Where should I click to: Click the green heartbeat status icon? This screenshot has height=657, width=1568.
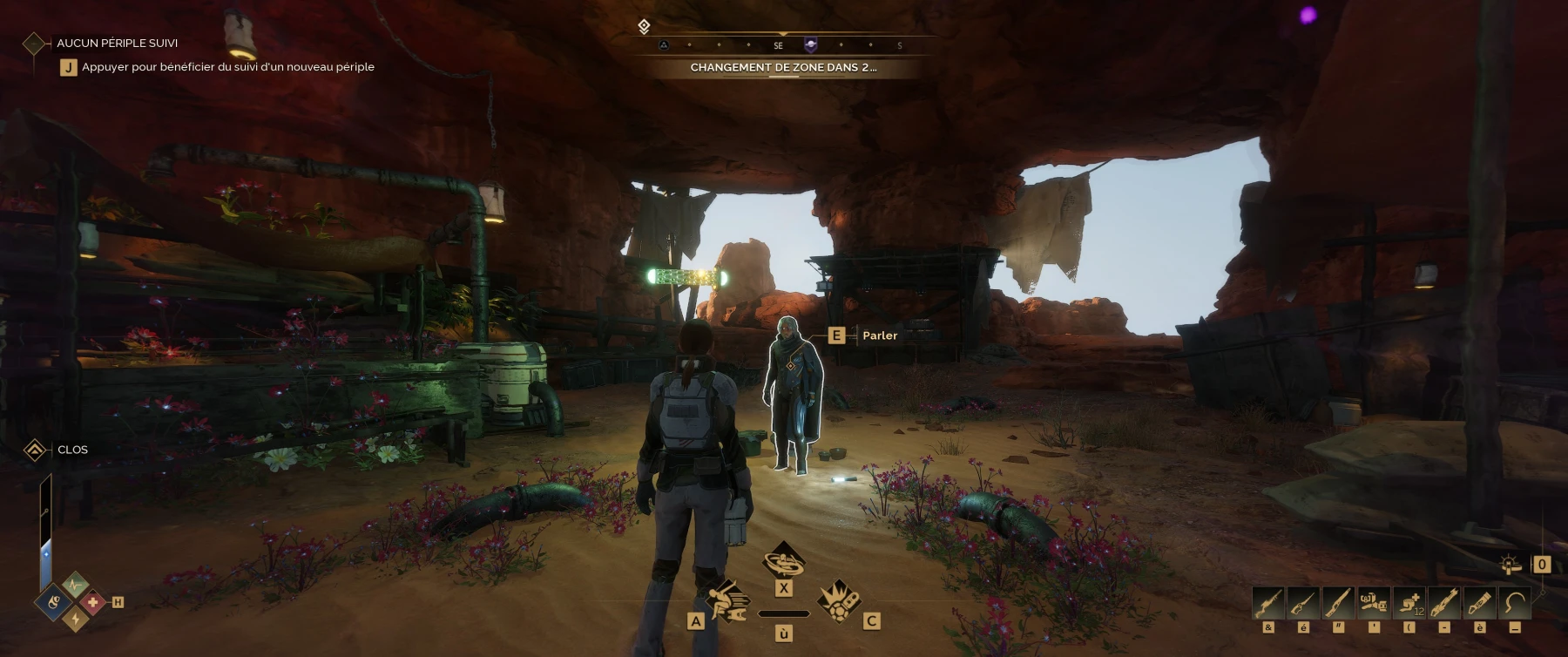pos(75,584)
